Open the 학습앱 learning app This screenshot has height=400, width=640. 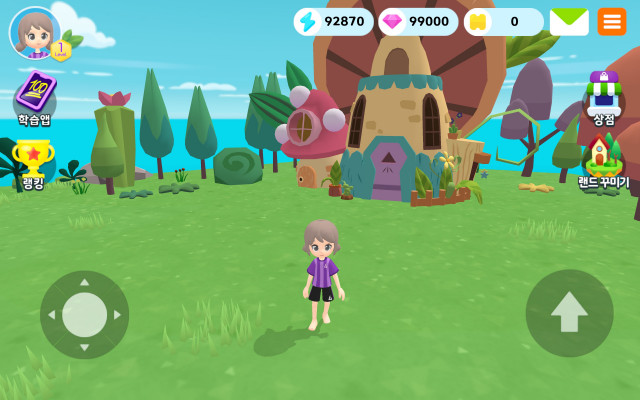[34, 95]
